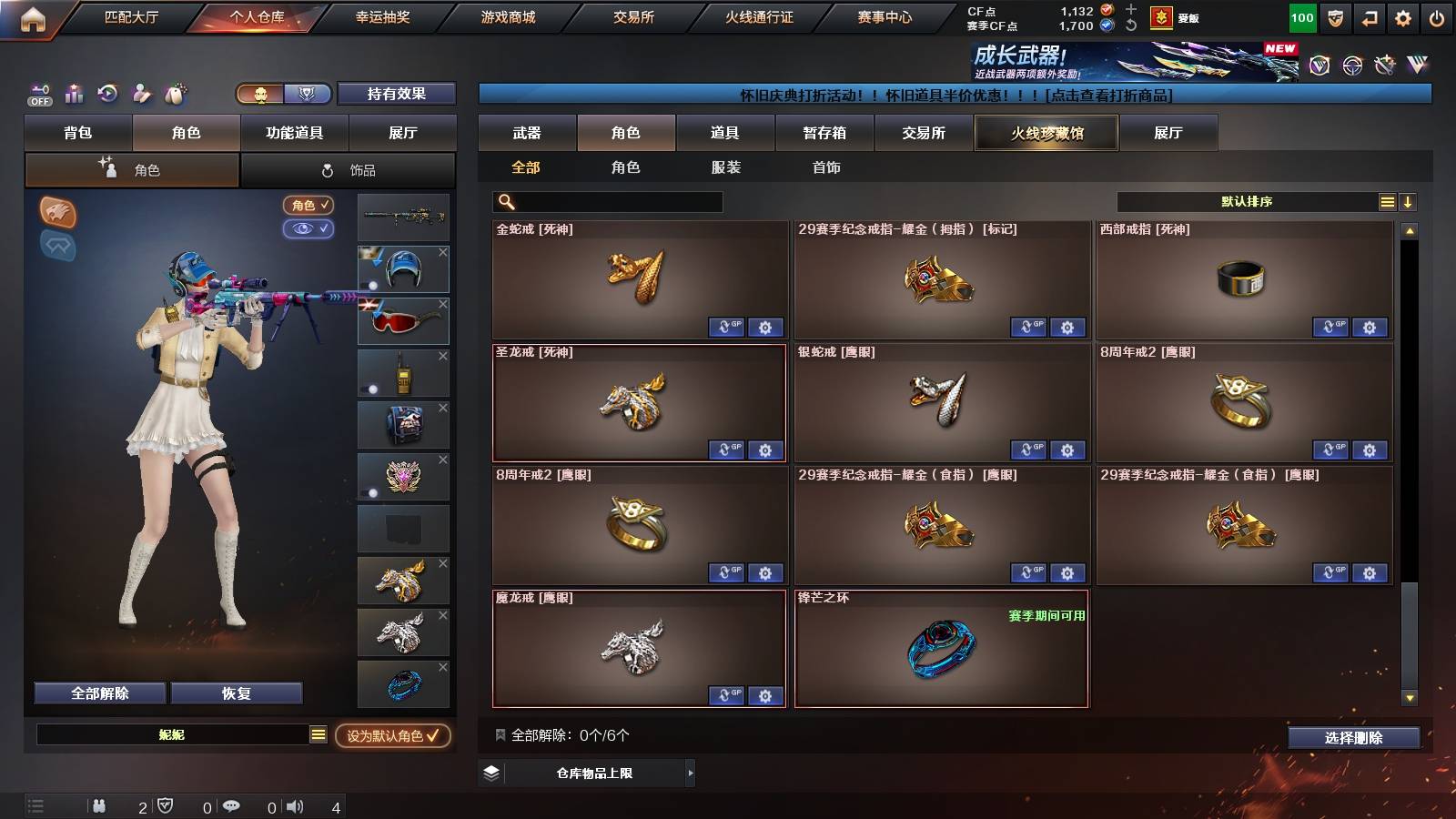Click the descending sort arrow beside 默认排序
The height and width of the screenshot is (819, 1456).
[x=1407, y=201]
